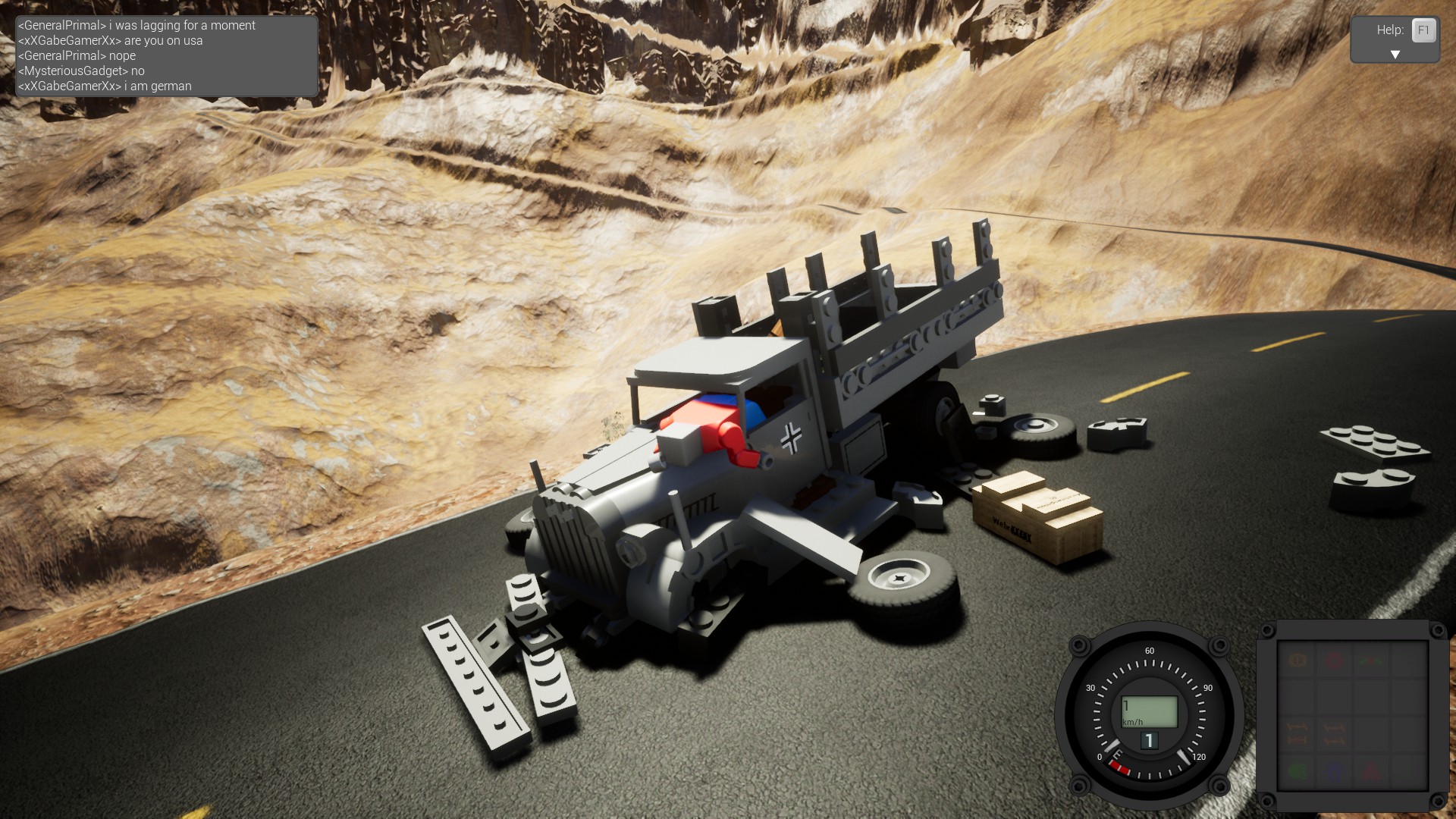Screen dimensions: 1456x819
Task: Expand the chat message window
Action: pyautogui.click(x=163, y=55)
